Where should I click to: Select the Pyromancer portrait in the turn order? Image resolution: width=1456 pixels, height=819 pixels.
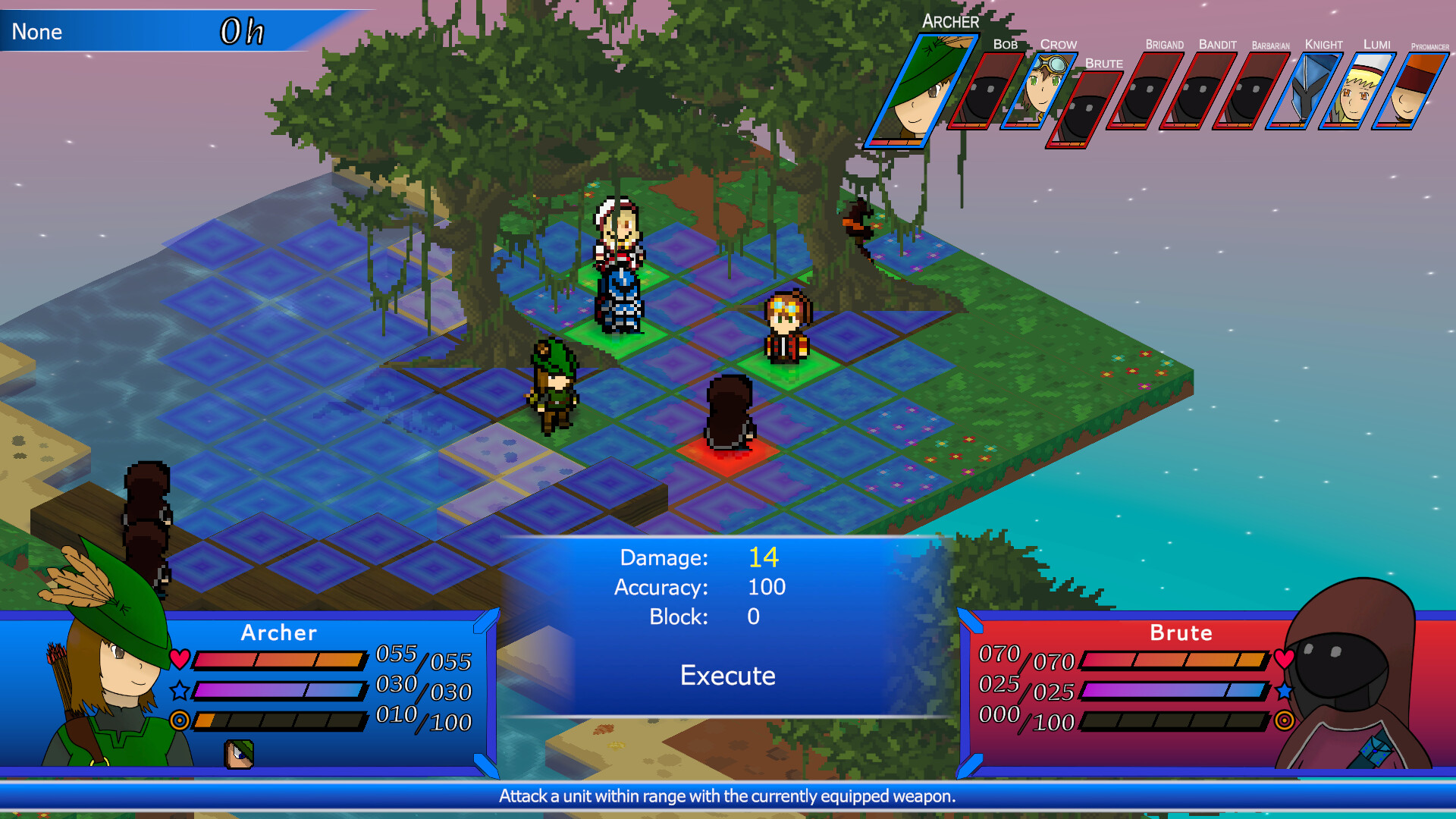[1412, 91]
